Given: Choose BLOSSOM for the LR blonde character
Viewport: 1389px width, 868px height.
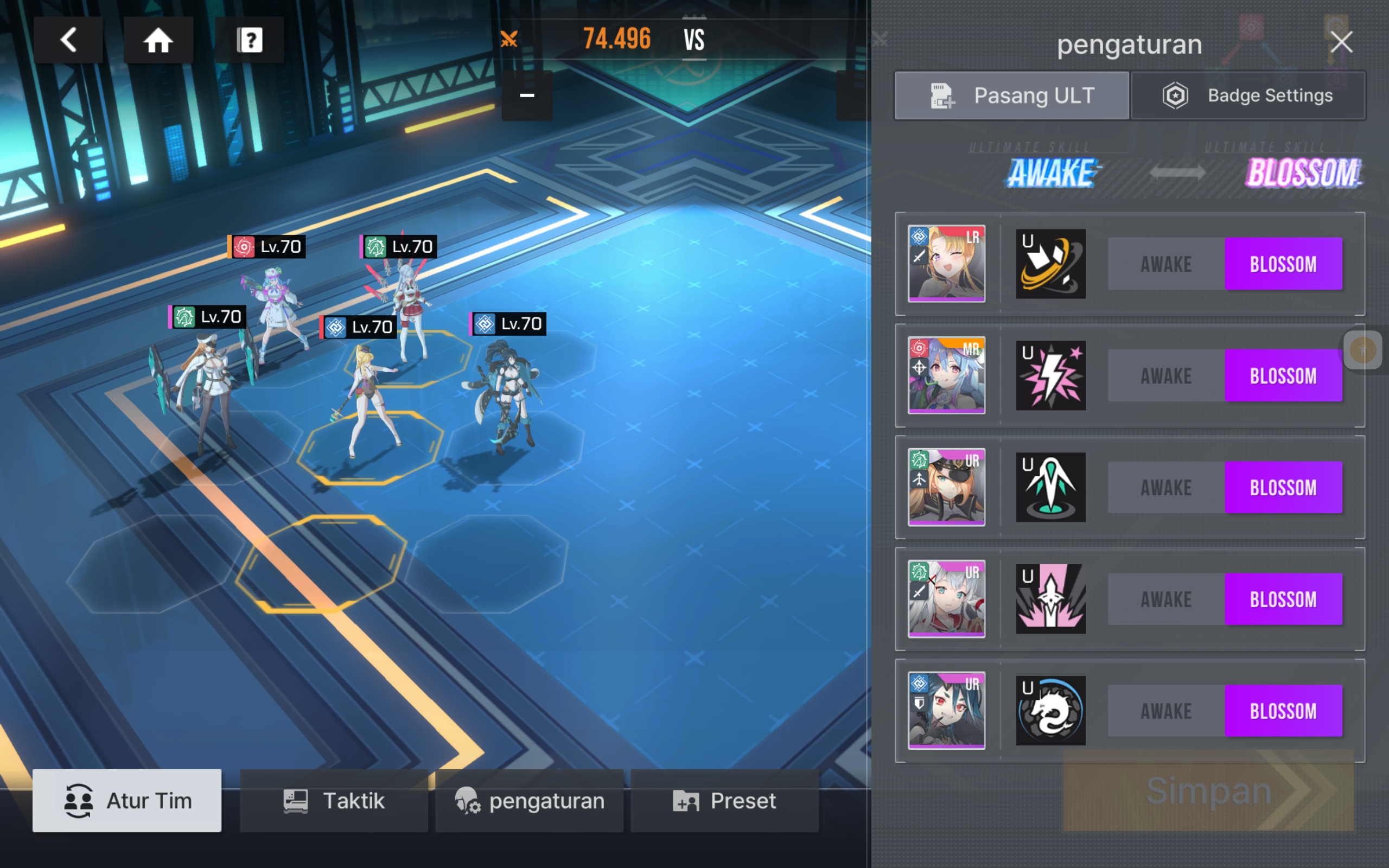Looking at the screenshot, I should click(1283, 264).
